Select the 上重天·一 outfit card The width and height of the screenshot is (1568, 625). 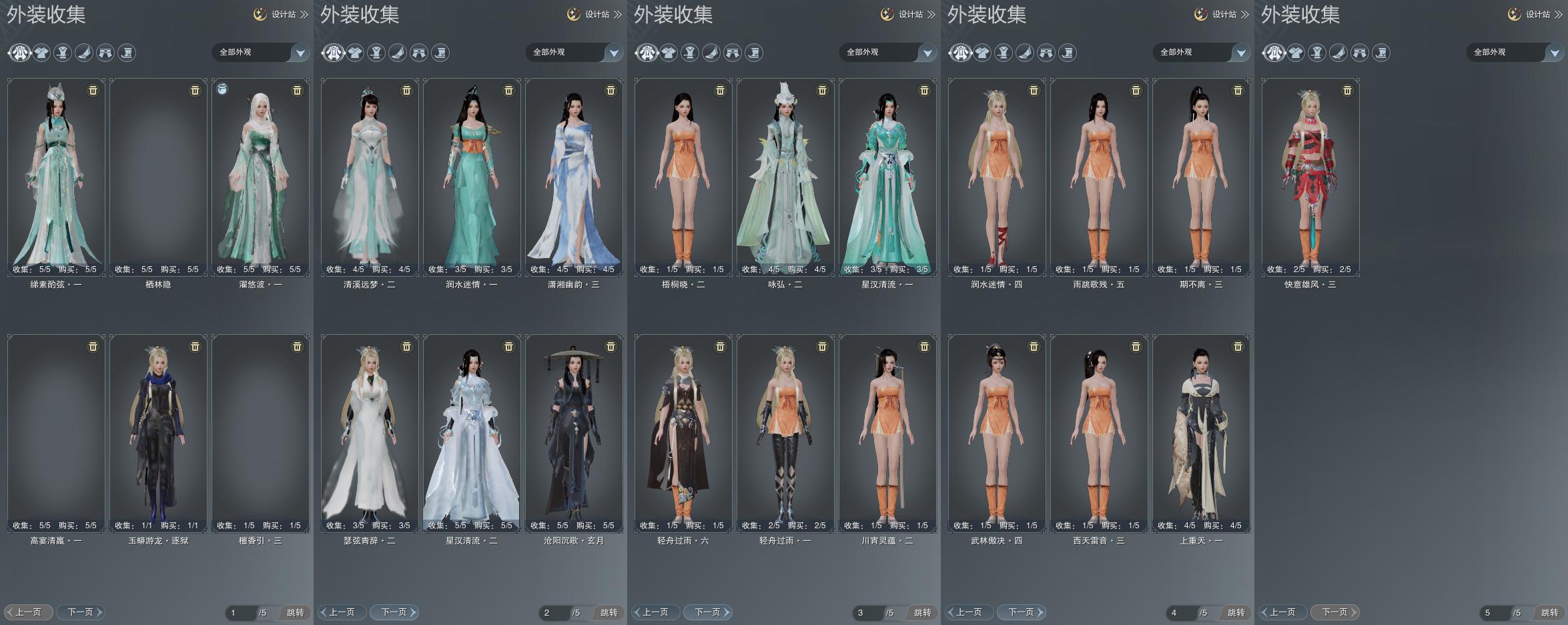pyautogui.click(x=1201, y=430)
